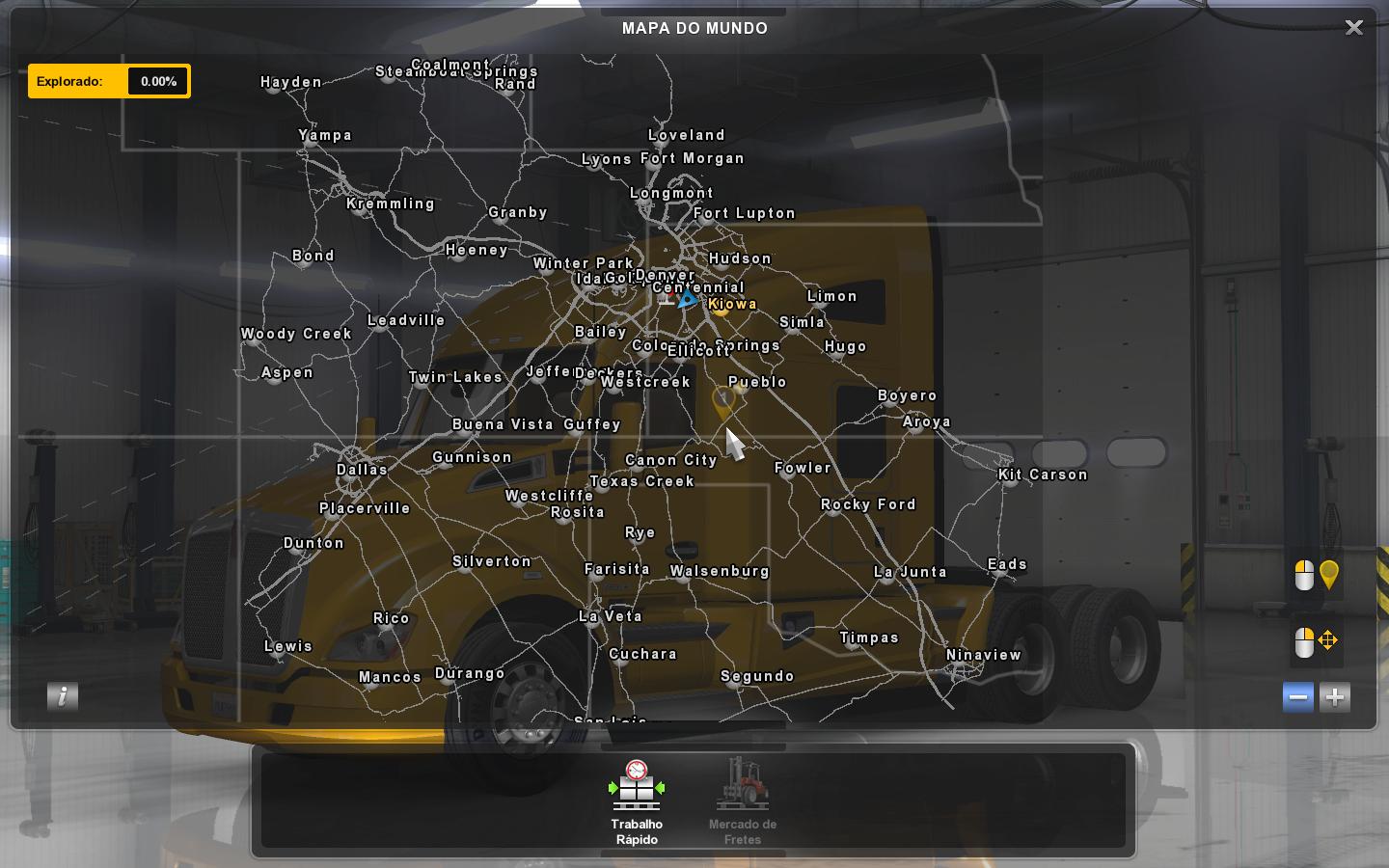Screen dimensions: 1389x868
Task: Select the player position marker near Kiowa
Action: pos(687,301)
